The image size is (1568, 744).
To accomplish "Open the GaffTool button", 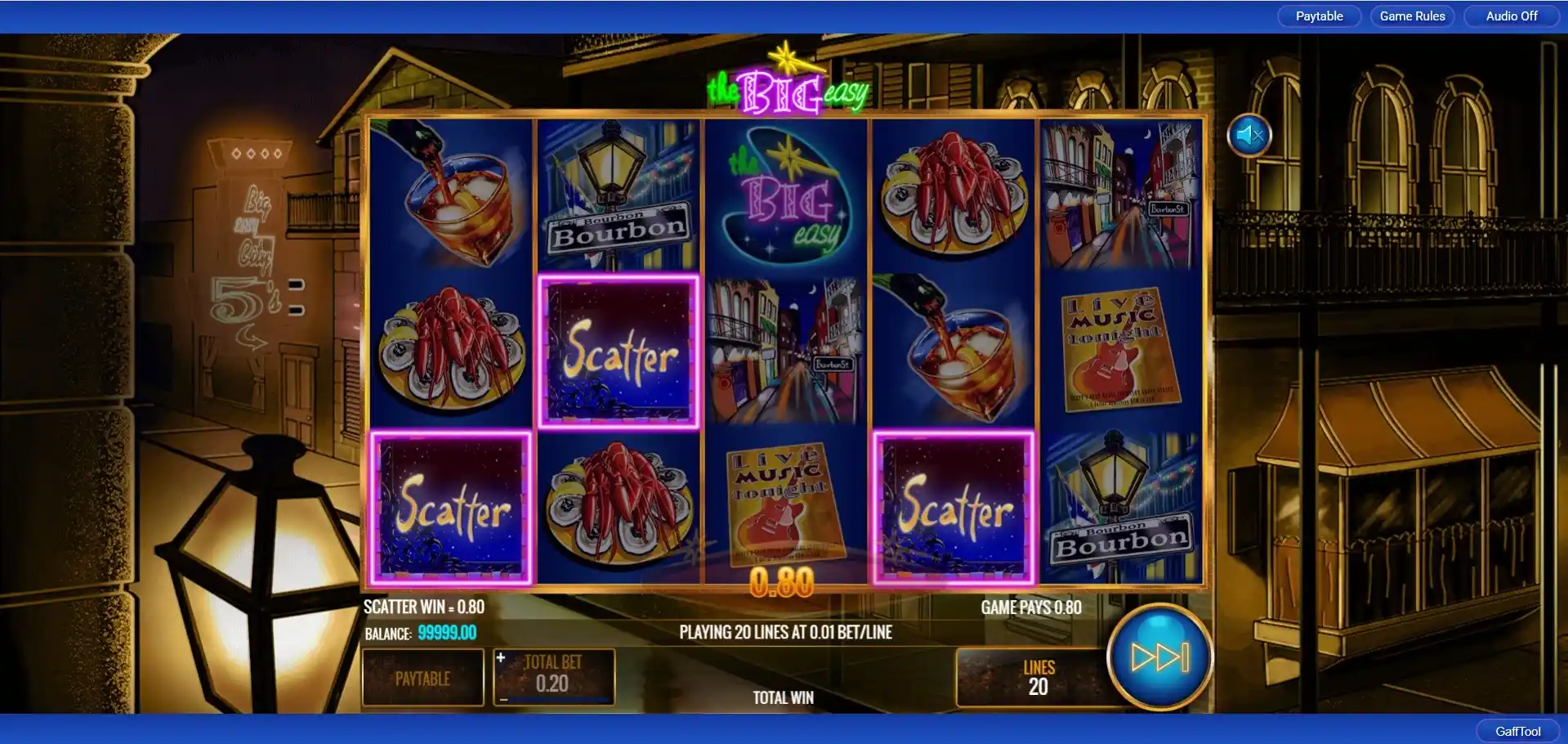I will (x=1517, y=731).
